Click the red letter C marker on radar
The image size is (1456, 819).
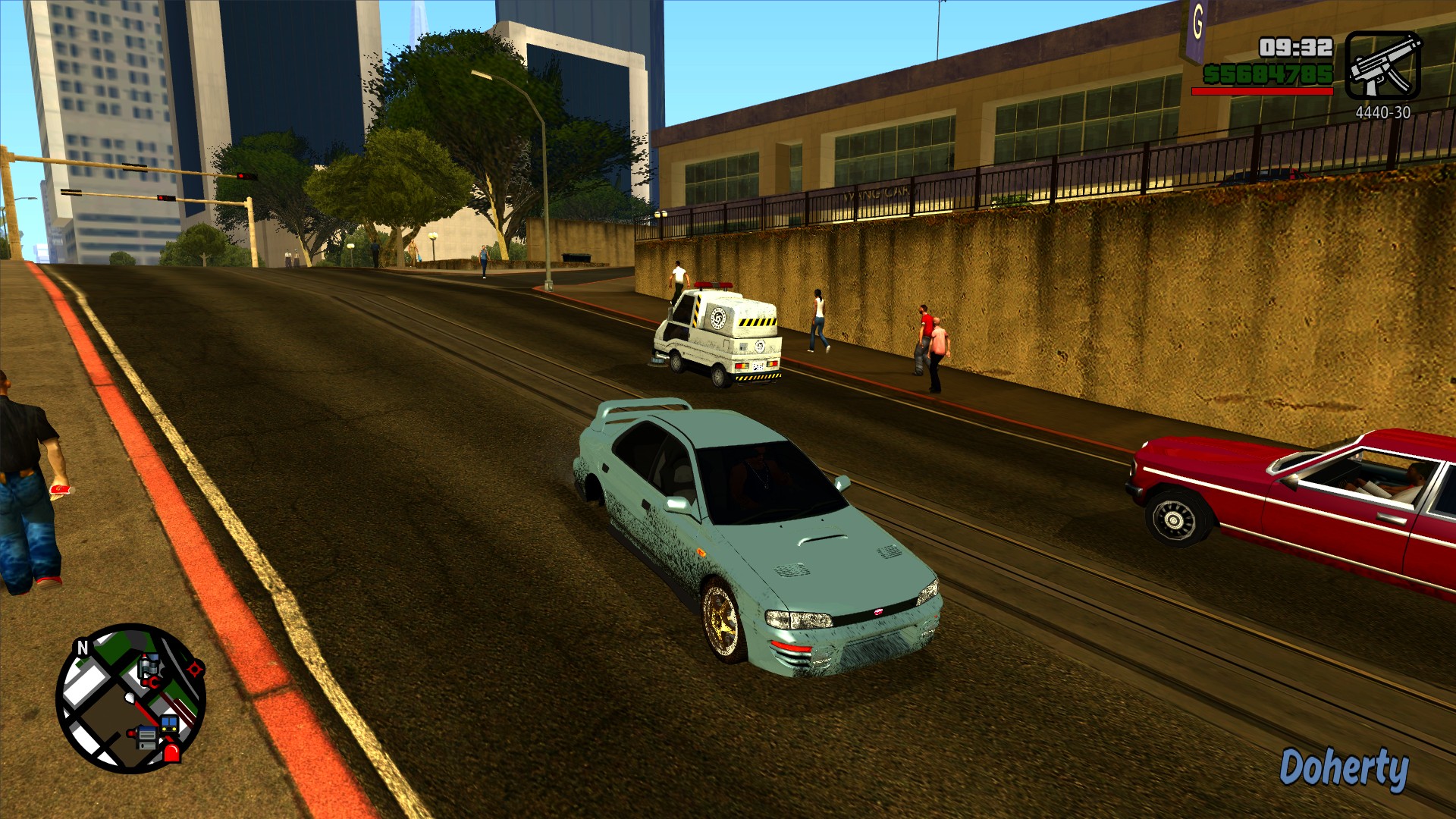155,682
